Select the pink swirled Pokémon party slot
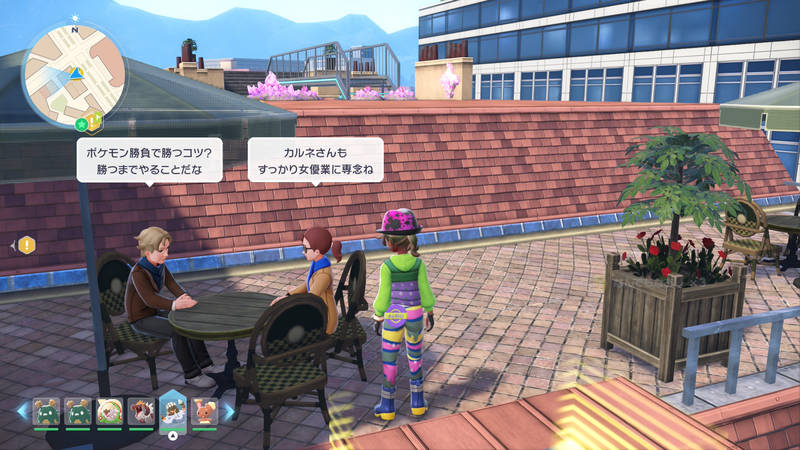This screenshot has width=800, height=450. [110, 410]
